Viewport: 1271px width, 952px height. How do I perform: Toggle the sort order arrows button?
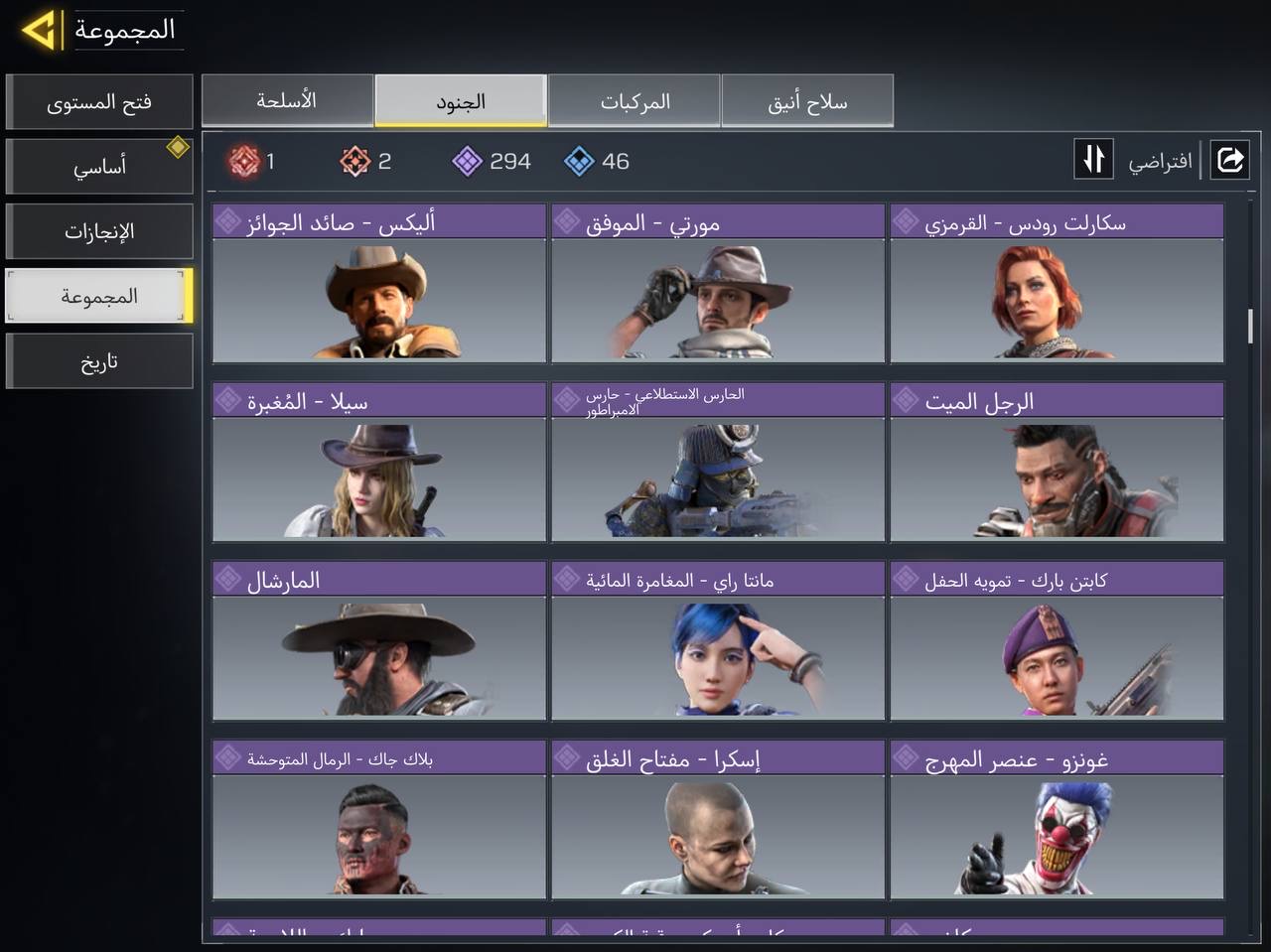pos(1093,160)
